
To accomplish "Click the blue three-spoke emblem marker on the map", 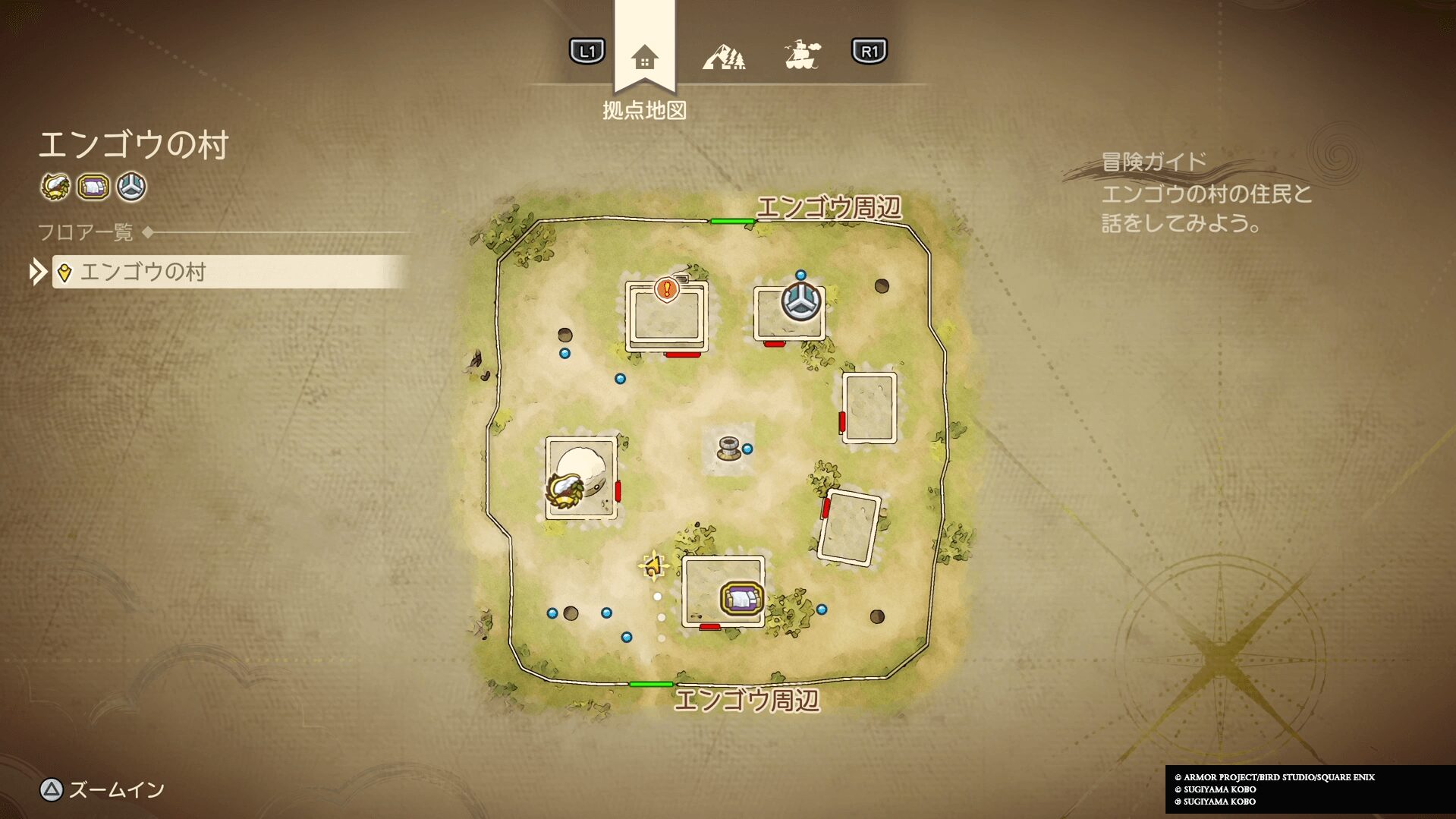I will 801,301.
